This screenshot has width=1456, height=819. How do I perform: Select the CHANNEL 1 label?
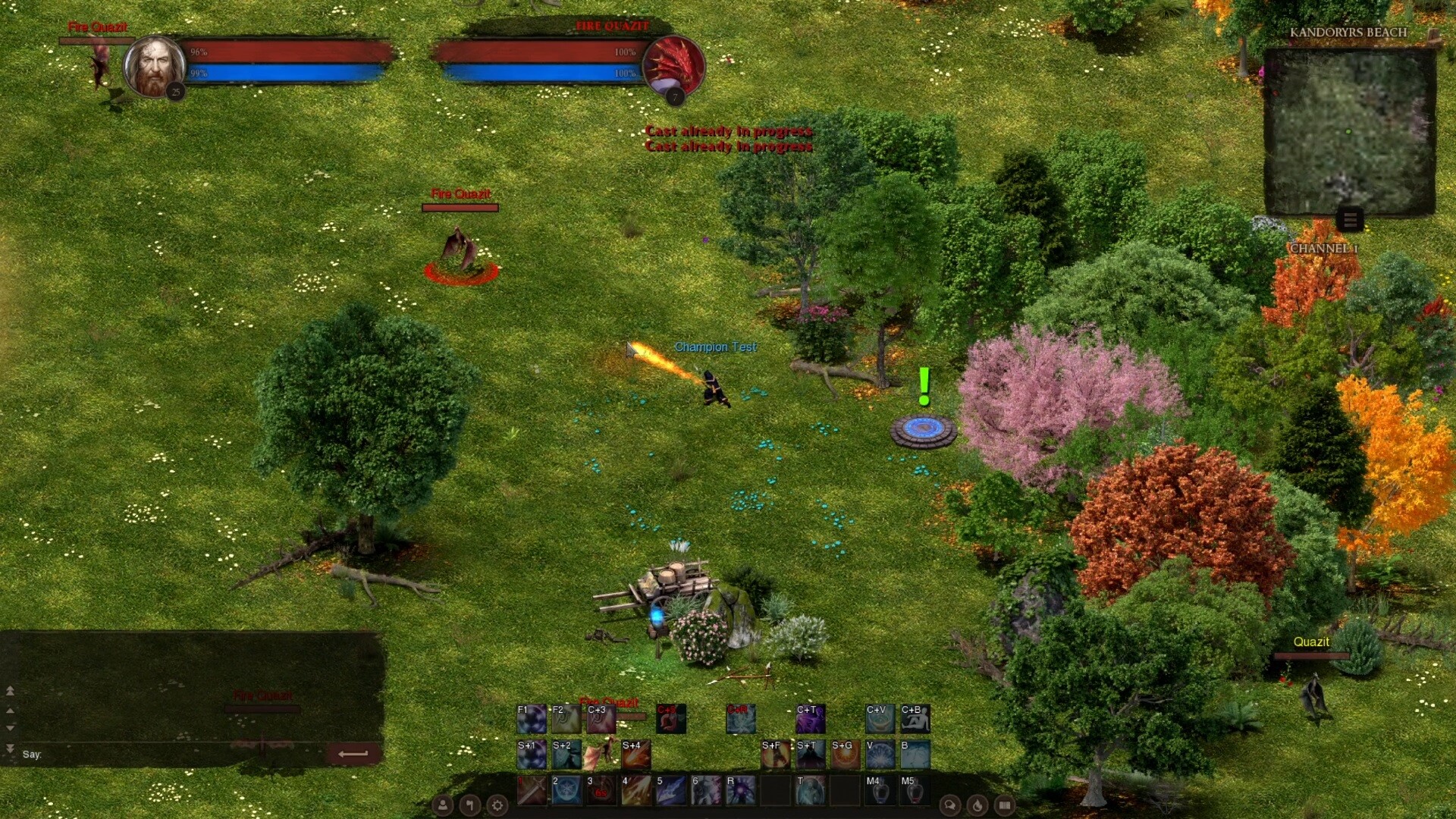pos(1323,246)
